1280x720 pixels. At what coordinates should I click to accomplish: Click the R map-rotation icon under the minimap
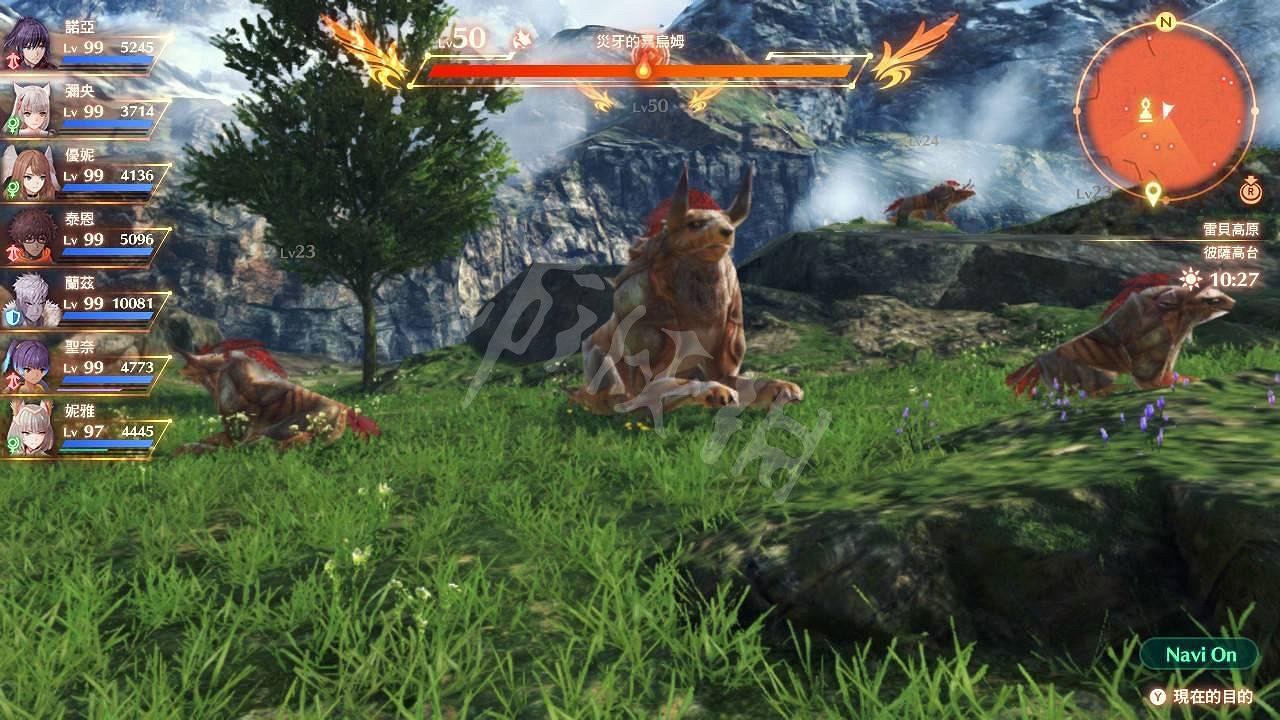click(x=1250, y=192)
